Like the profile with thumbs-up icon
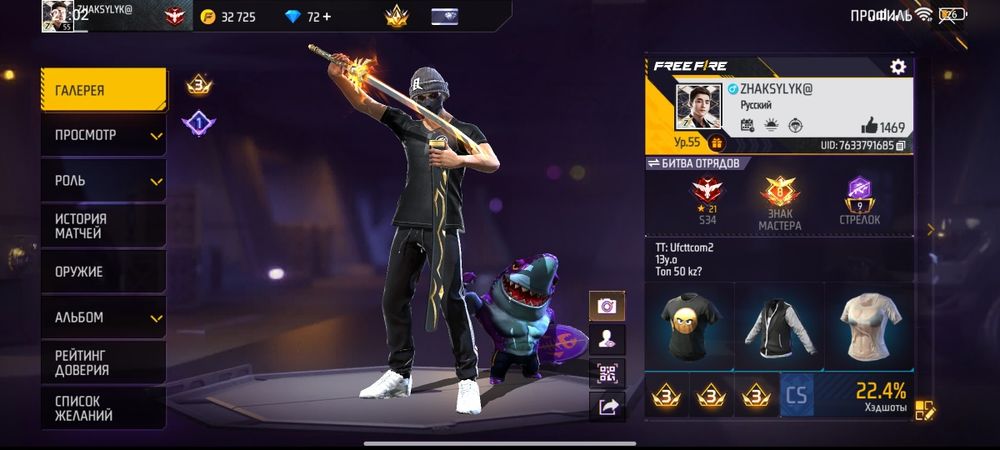This screenshot has width=1000, height=450. pos(870,126)
